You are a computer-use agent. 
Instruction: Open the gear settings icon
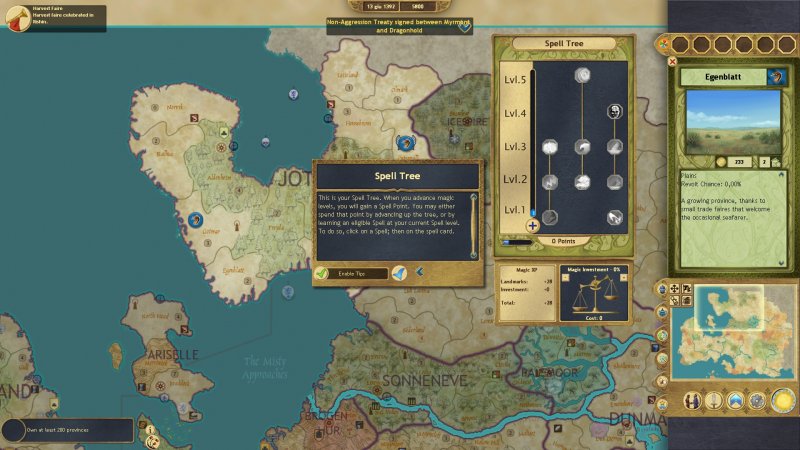(x=759, y=401)
